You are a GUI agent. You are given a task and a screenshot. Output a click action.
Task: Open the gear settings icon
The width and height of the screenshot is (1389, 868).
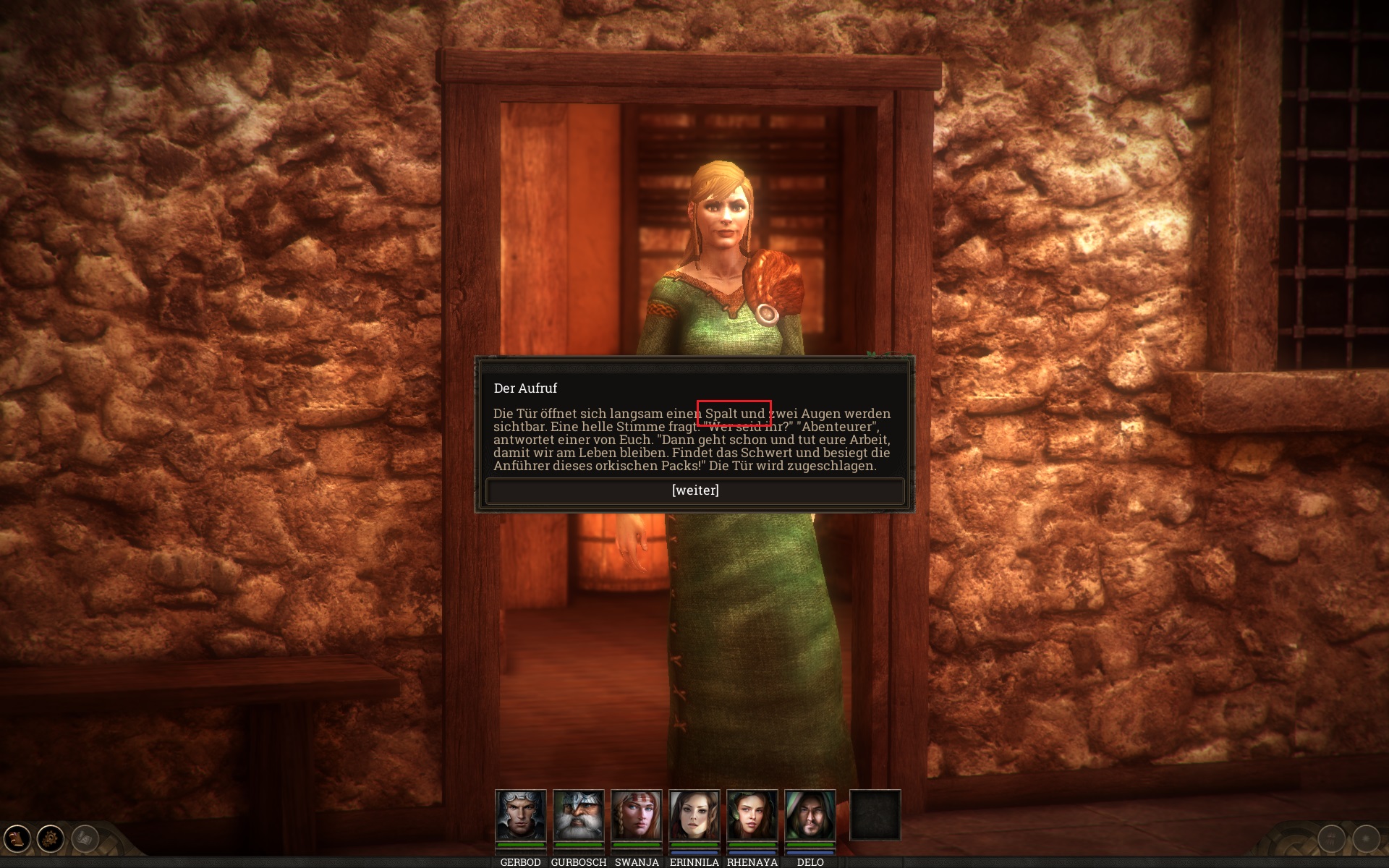tap(51, 839)
